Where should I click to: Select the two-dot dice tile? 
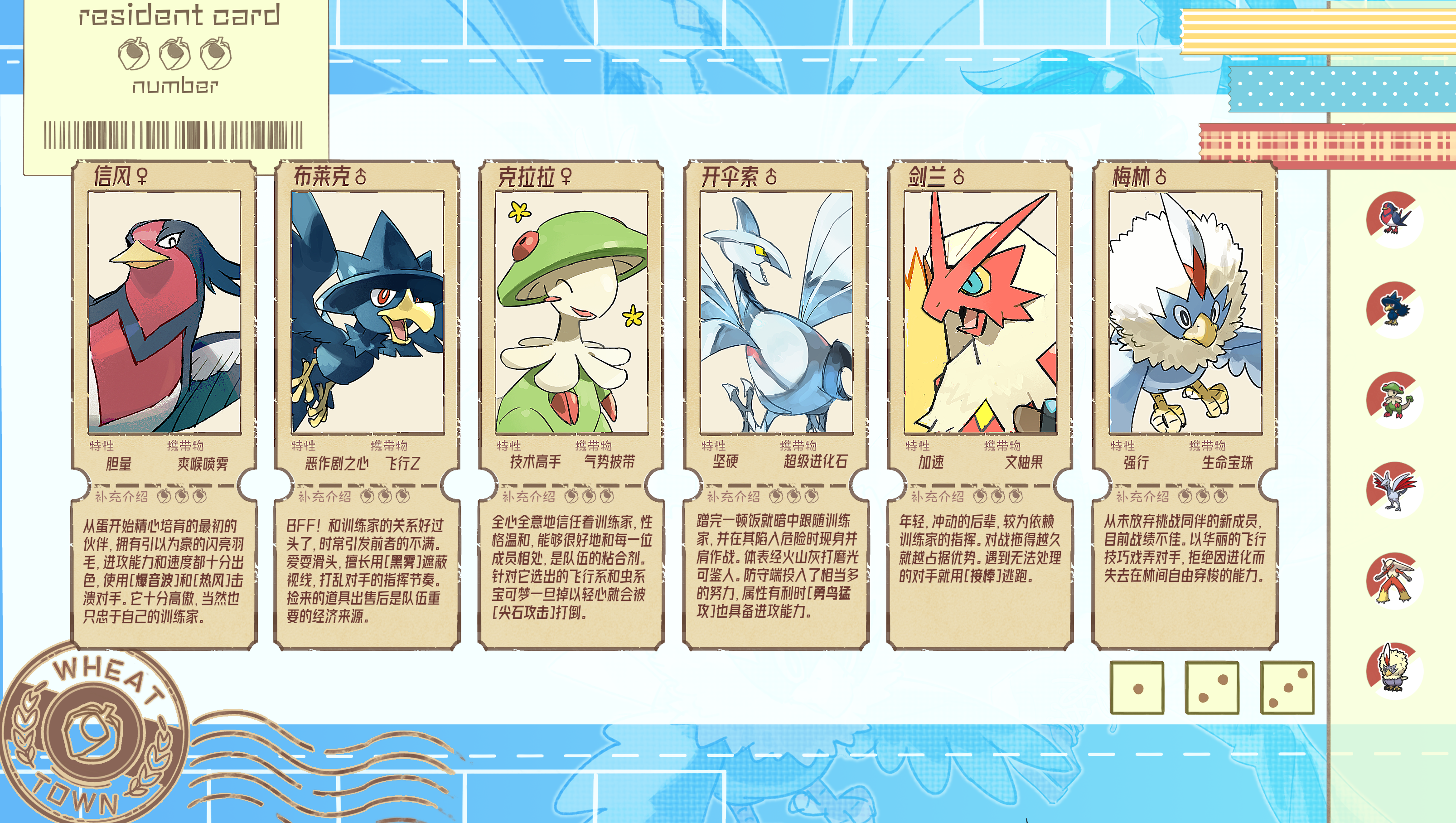[x=1212, y=688]
